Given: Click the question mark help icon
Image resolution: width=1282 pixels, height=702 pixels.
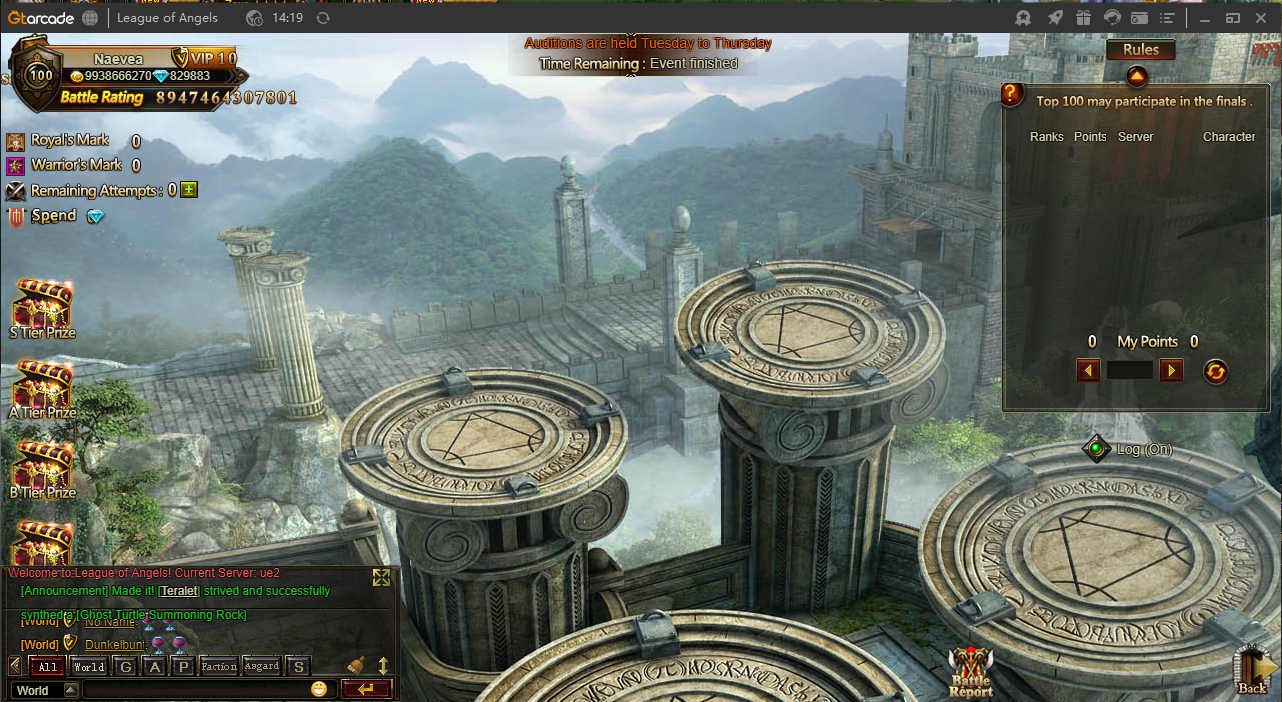Looking at the screenshot, I should pyautogui.click(x=1012, y=94).
